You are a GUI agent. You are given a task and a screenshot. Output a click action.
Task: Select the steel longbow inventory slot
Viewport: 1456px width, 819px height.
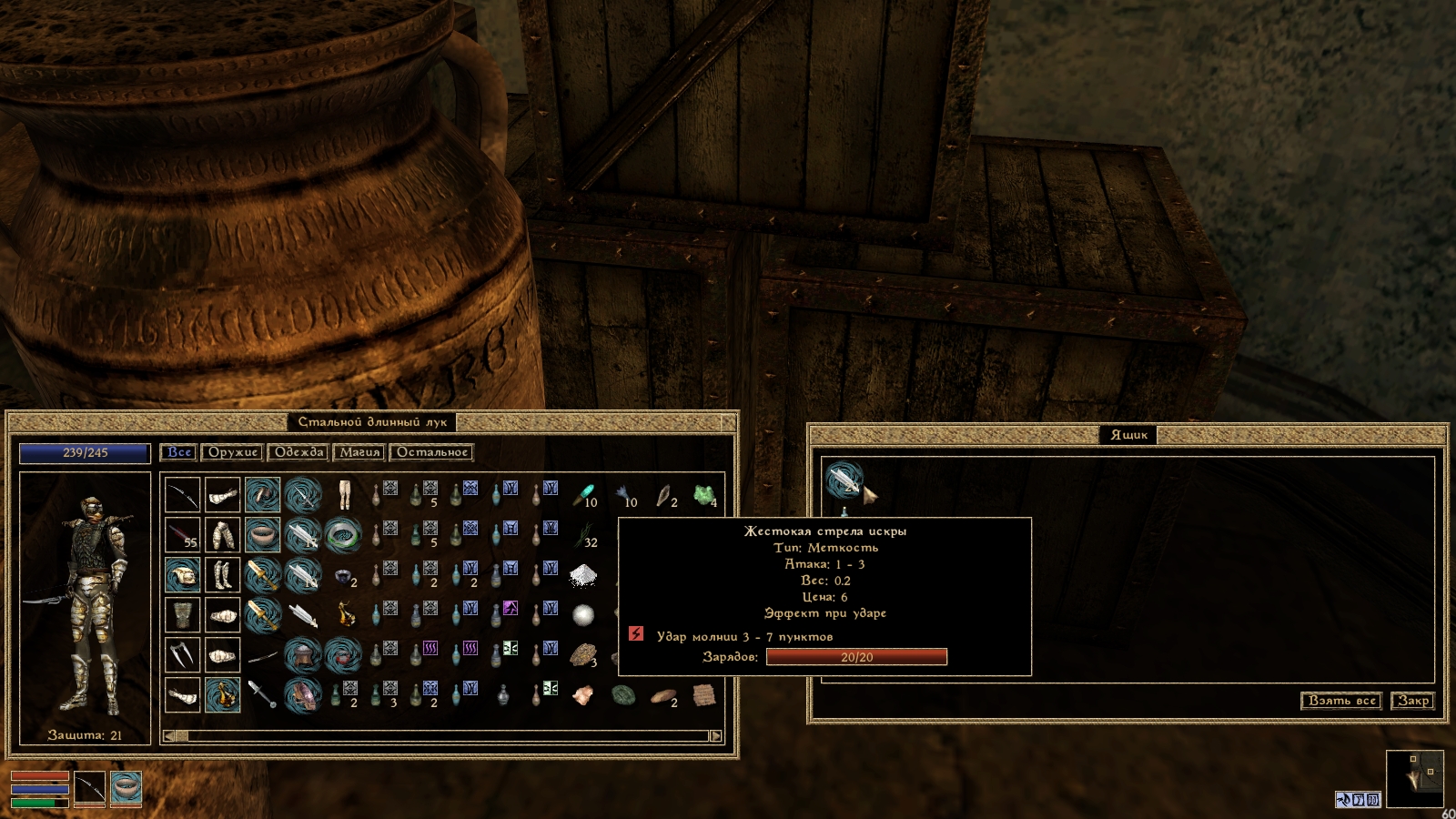pyautogui.click(x=182, y=495)
